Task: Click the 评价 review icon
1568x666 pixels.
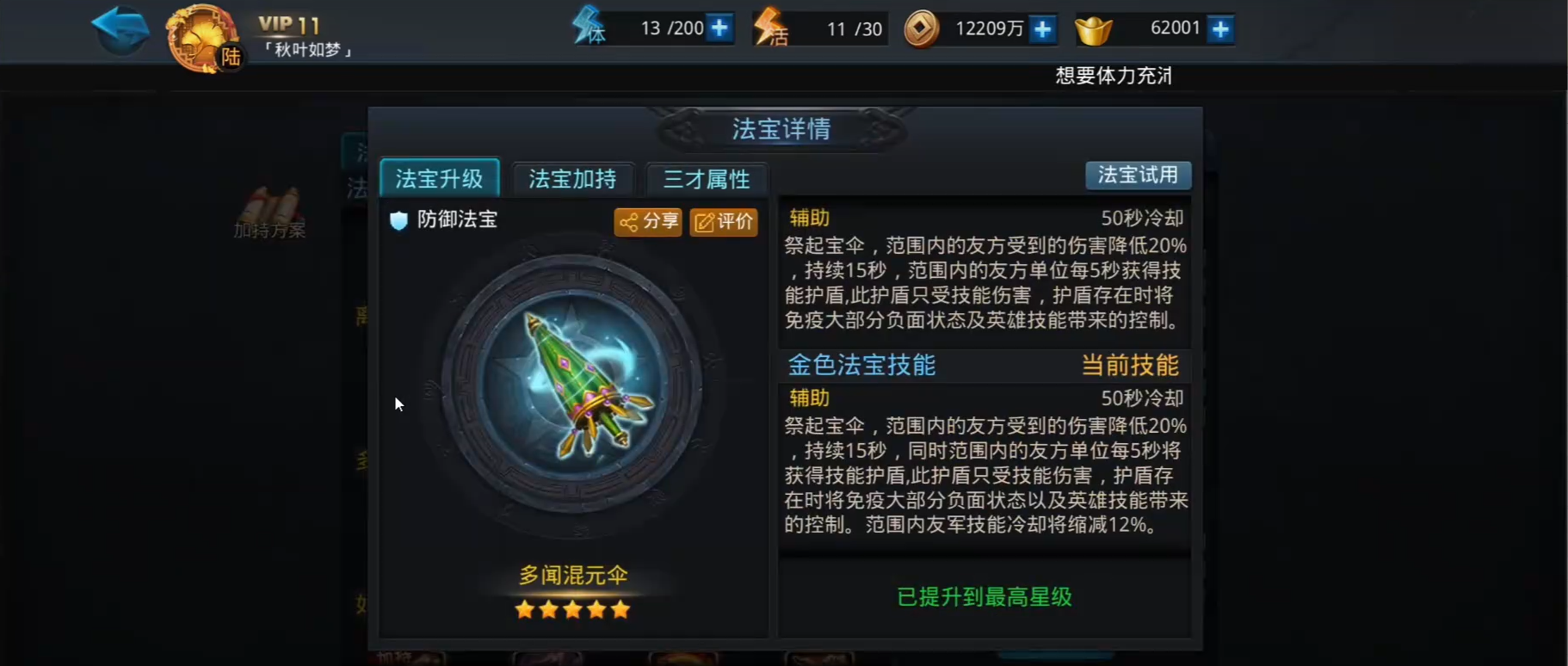Action: (x=724, y=222)
